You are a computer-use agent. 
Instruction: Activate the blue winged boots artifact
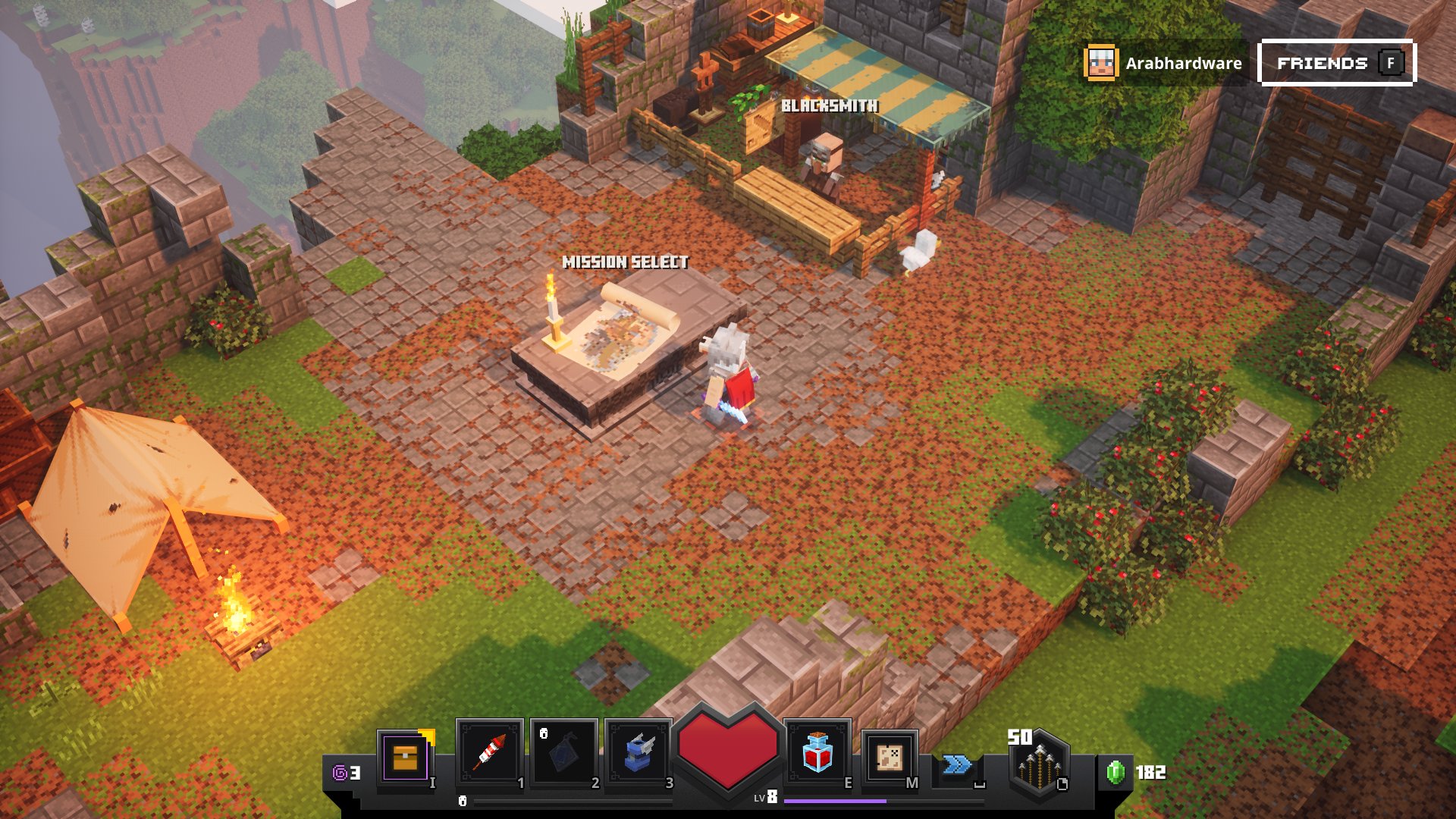[x=638, y=753]
